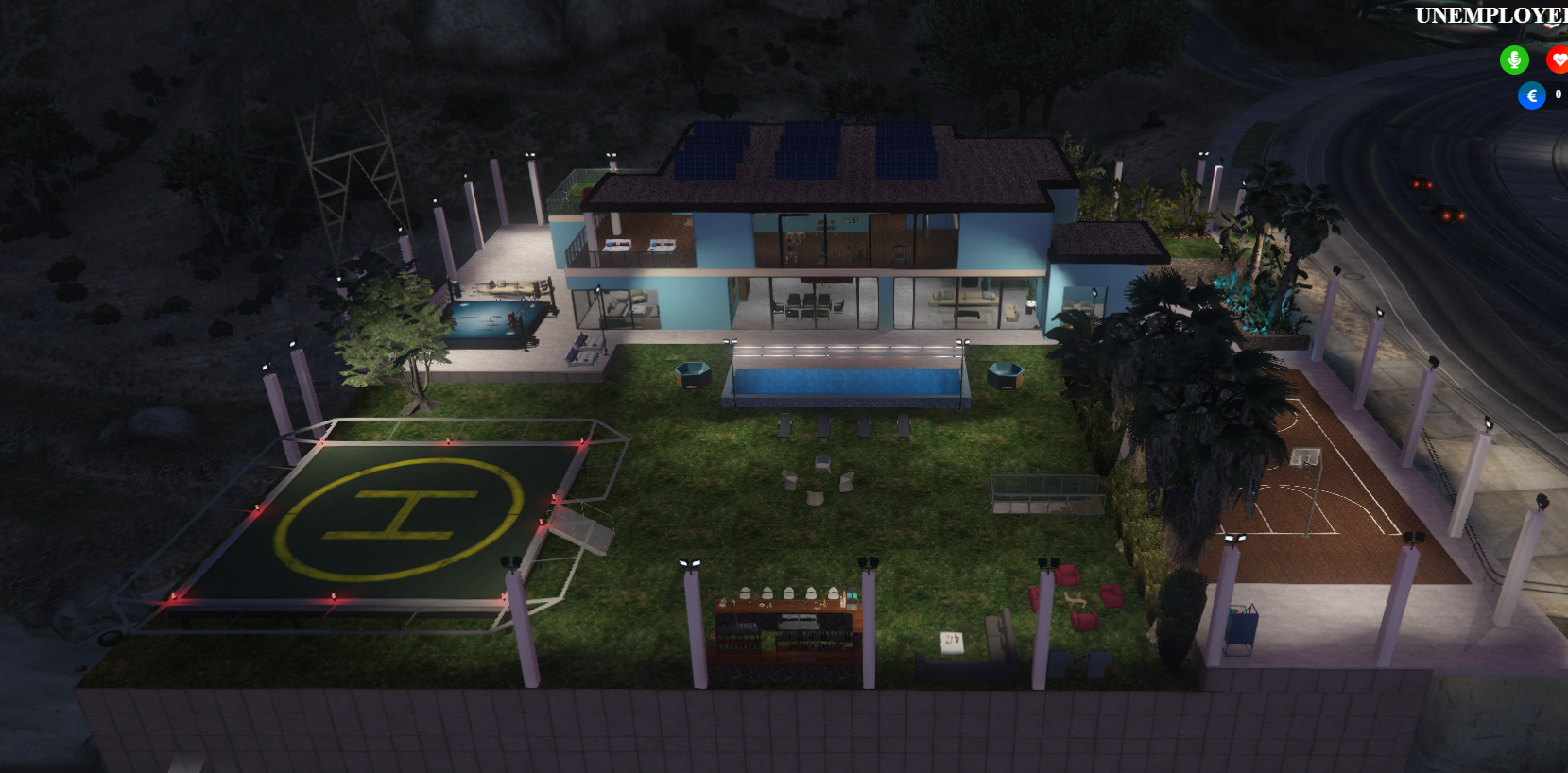Toggle the money counter visibility
The image size is (1568, 773).
(x=1532, y=94)
